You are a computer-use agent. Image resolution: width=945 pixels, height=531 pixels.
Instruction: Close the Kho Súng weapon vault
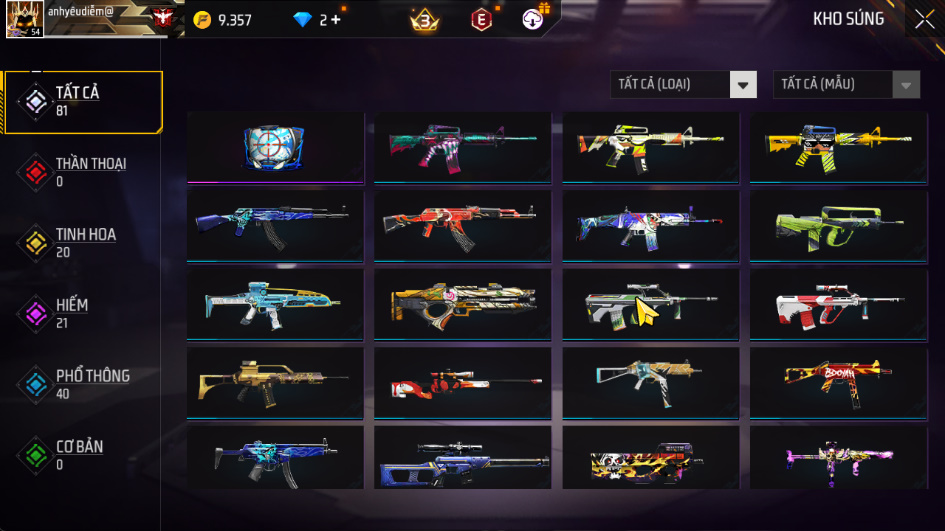coord(924,18)
